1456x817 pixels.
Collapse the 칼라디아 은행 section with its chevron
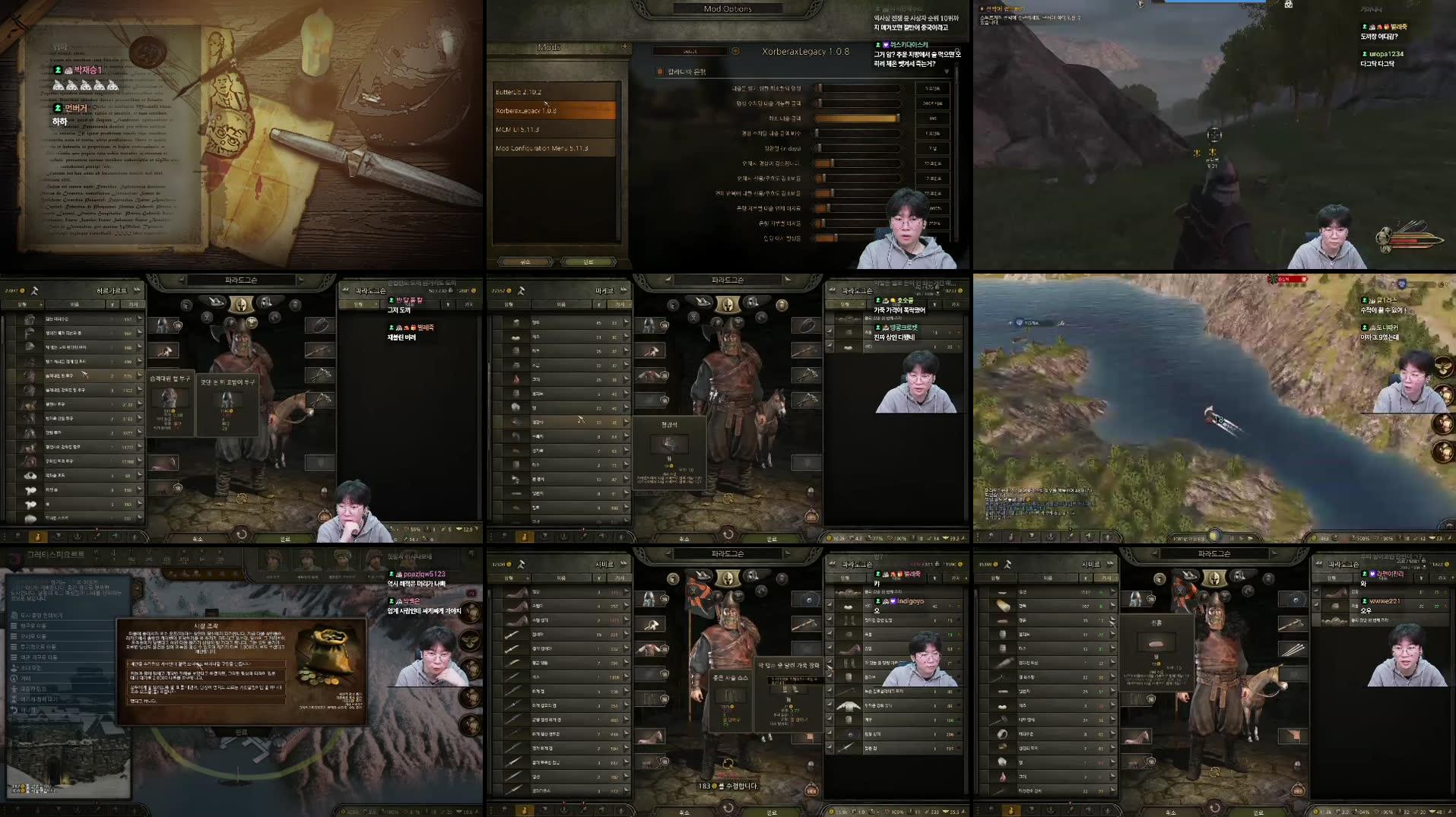click(946, 71)
